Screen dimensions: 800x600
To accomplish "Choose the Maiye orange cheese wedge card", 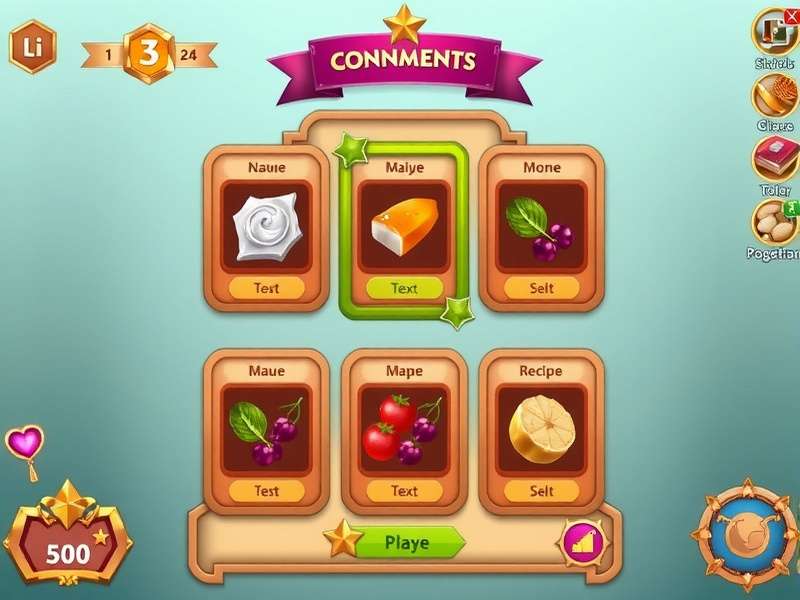I will 404,227.
